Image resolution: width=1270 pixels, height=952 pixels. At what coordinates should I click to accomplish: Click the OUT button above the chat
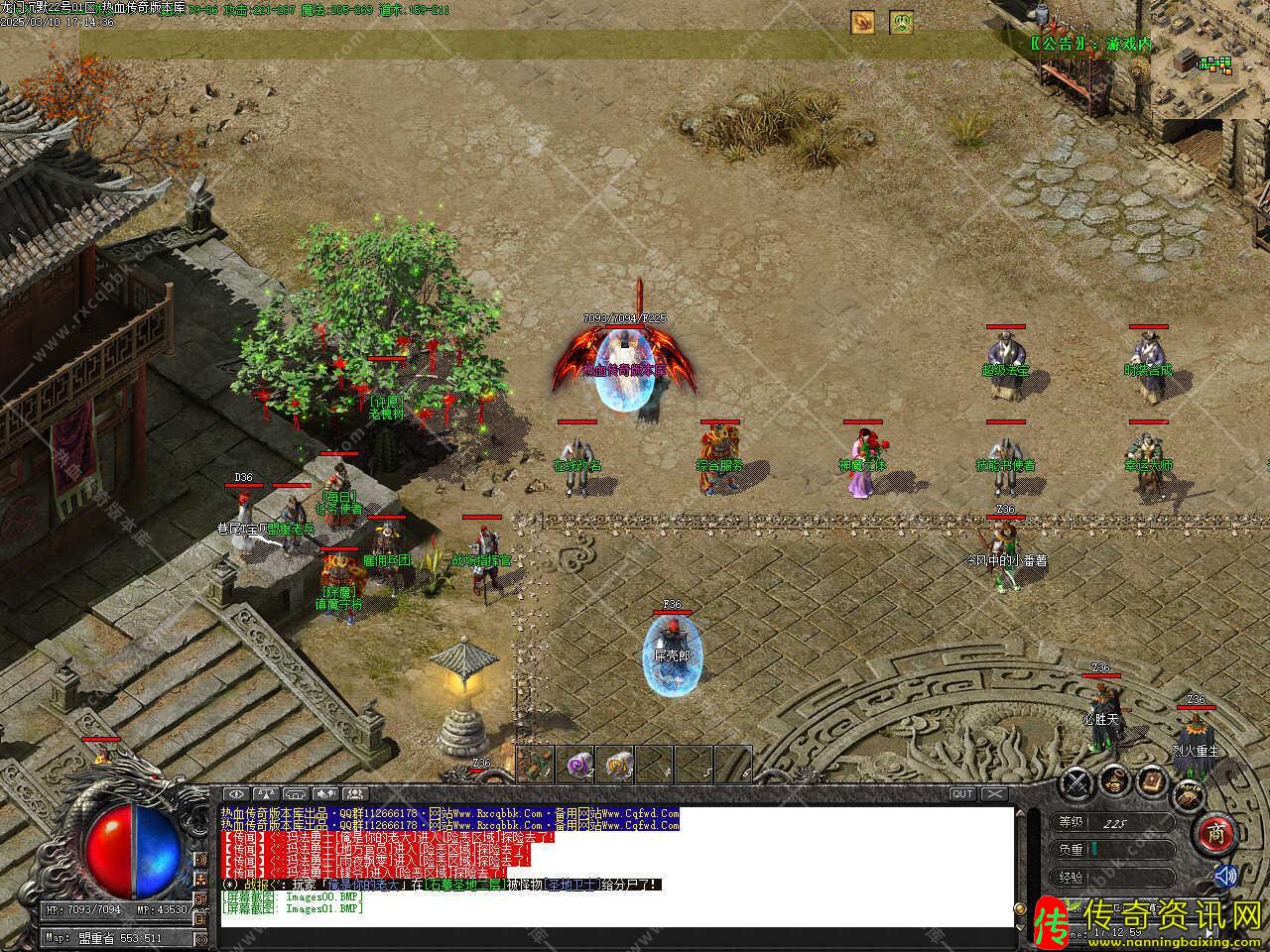(x=961, y=793)
